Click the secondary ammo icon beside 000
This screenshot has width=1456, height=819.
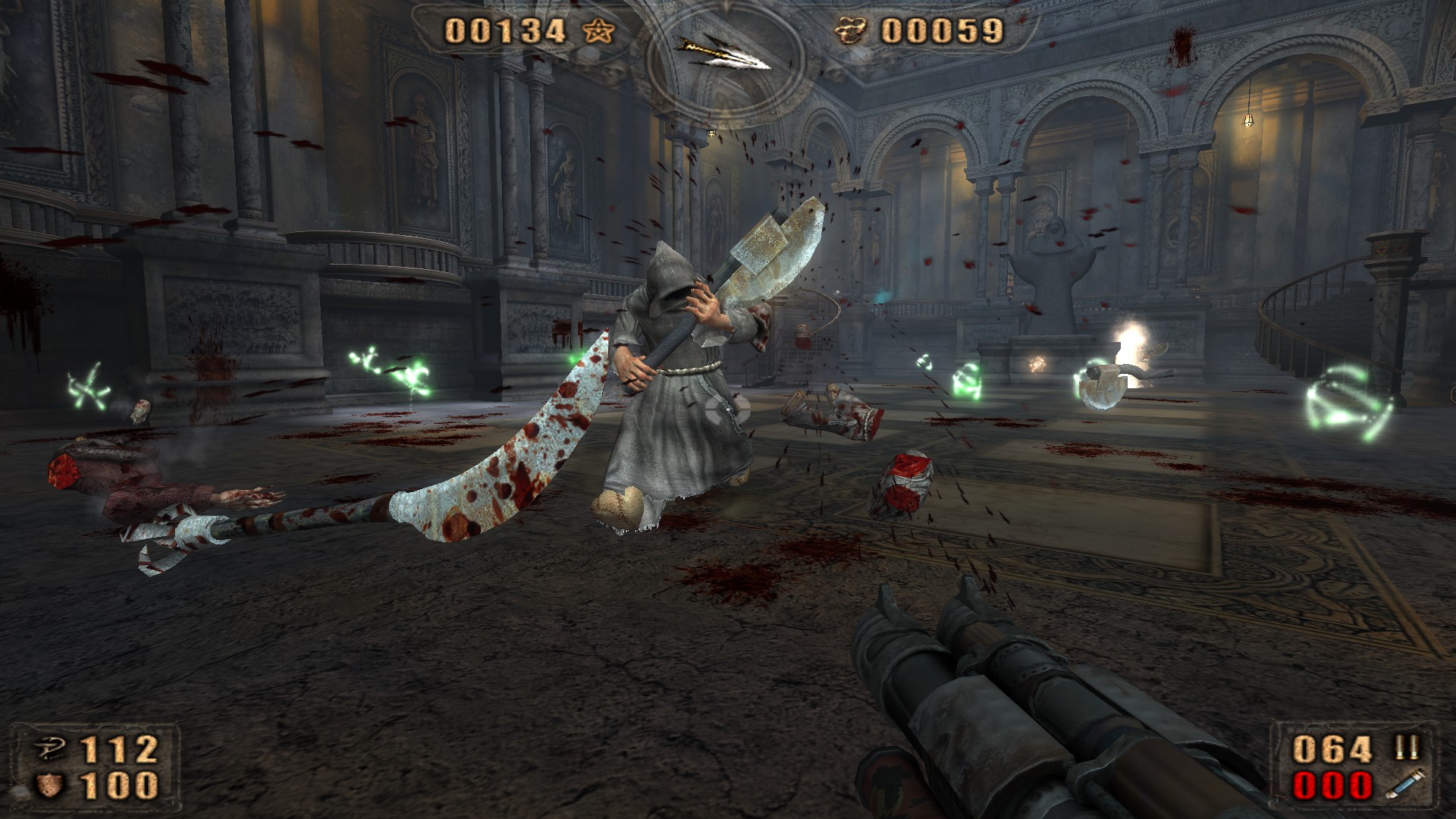(1404, 785)
